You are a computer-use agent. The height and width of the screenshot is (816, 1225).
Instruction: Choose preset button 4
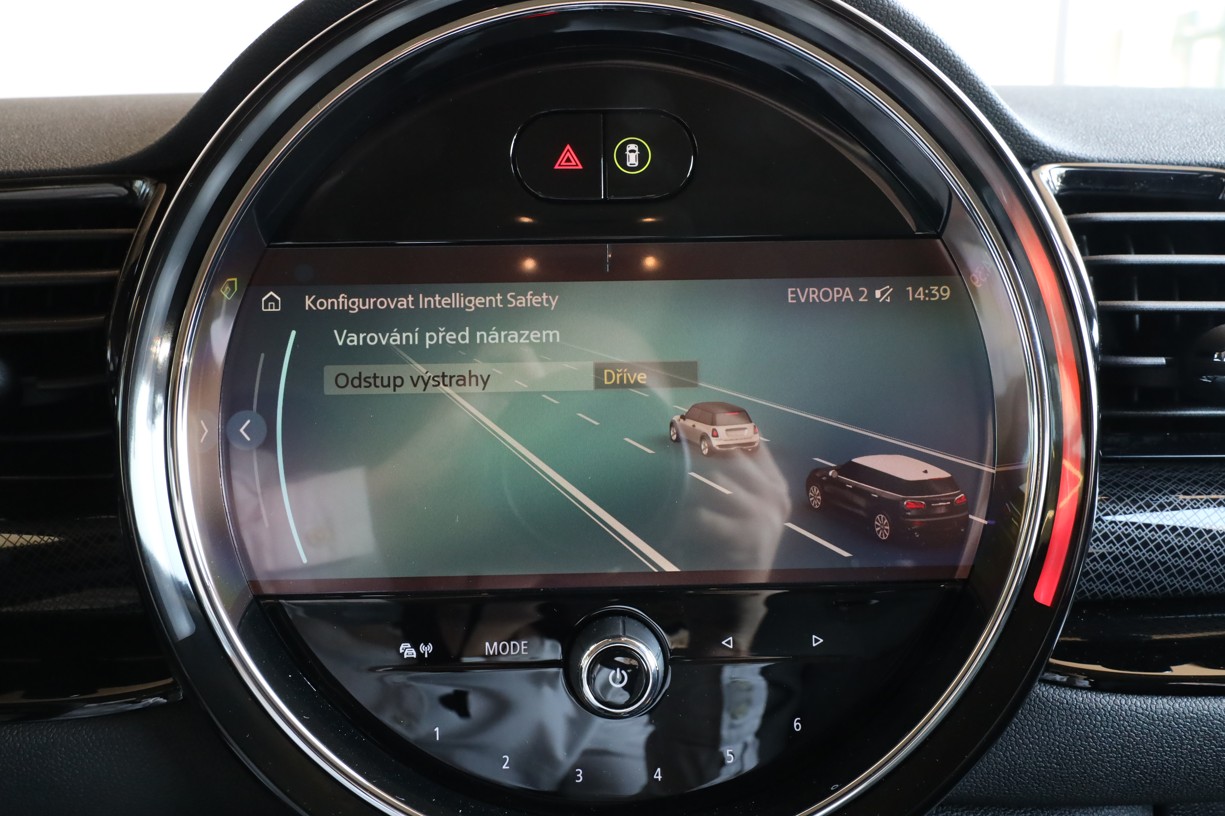[657, 774]
